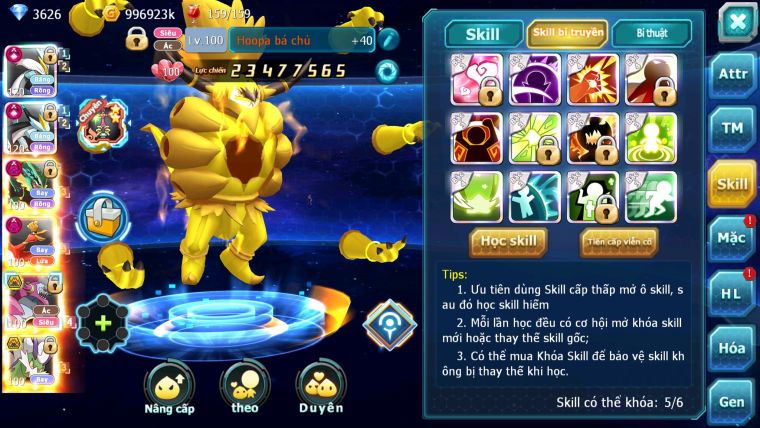Switch to the HL side tab
Screen dimensions: 760x428
pyautogui.click(x=732, y=293)
